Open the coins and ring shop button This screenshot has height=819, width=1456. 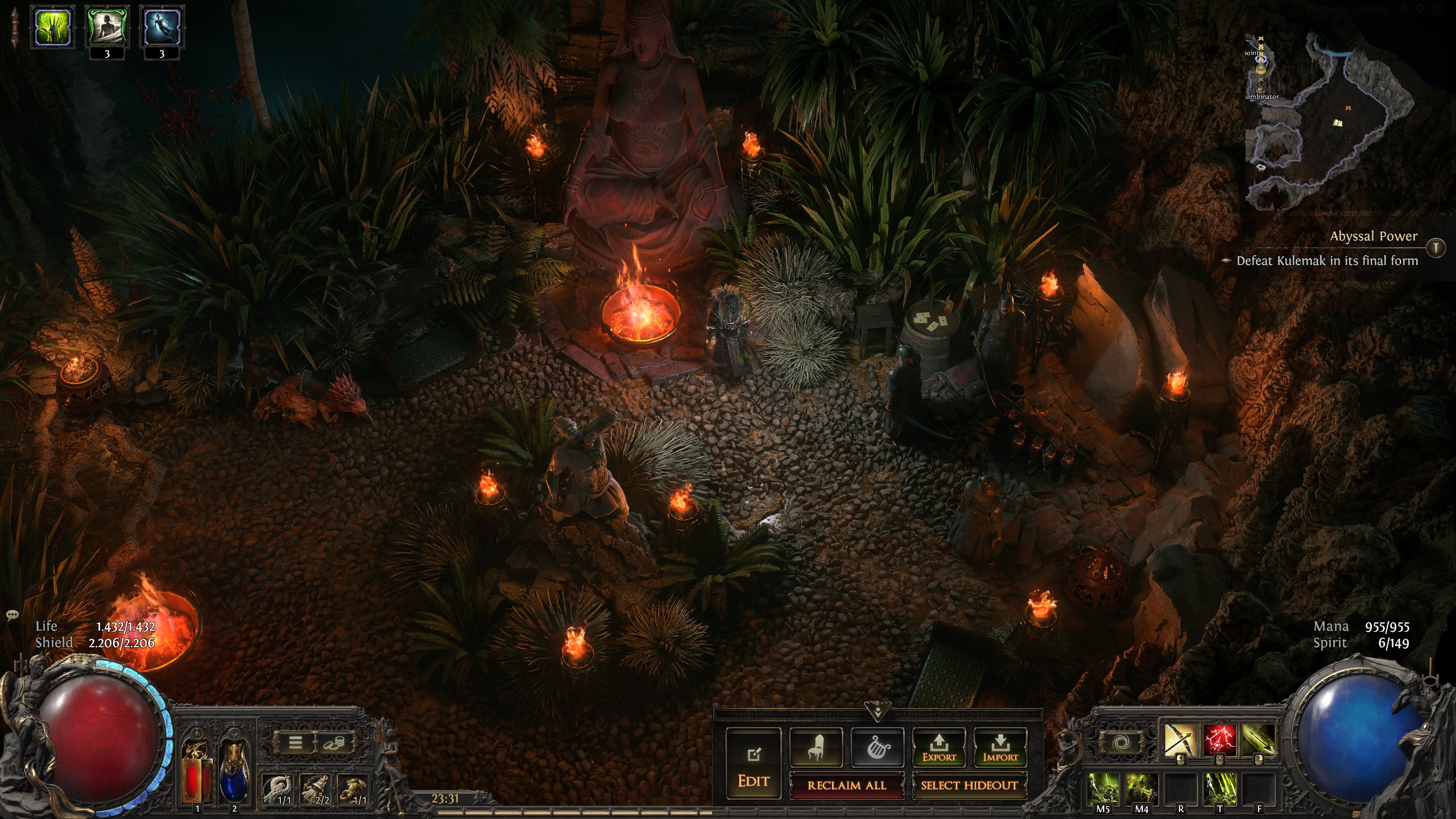click(x=333, y=743)
